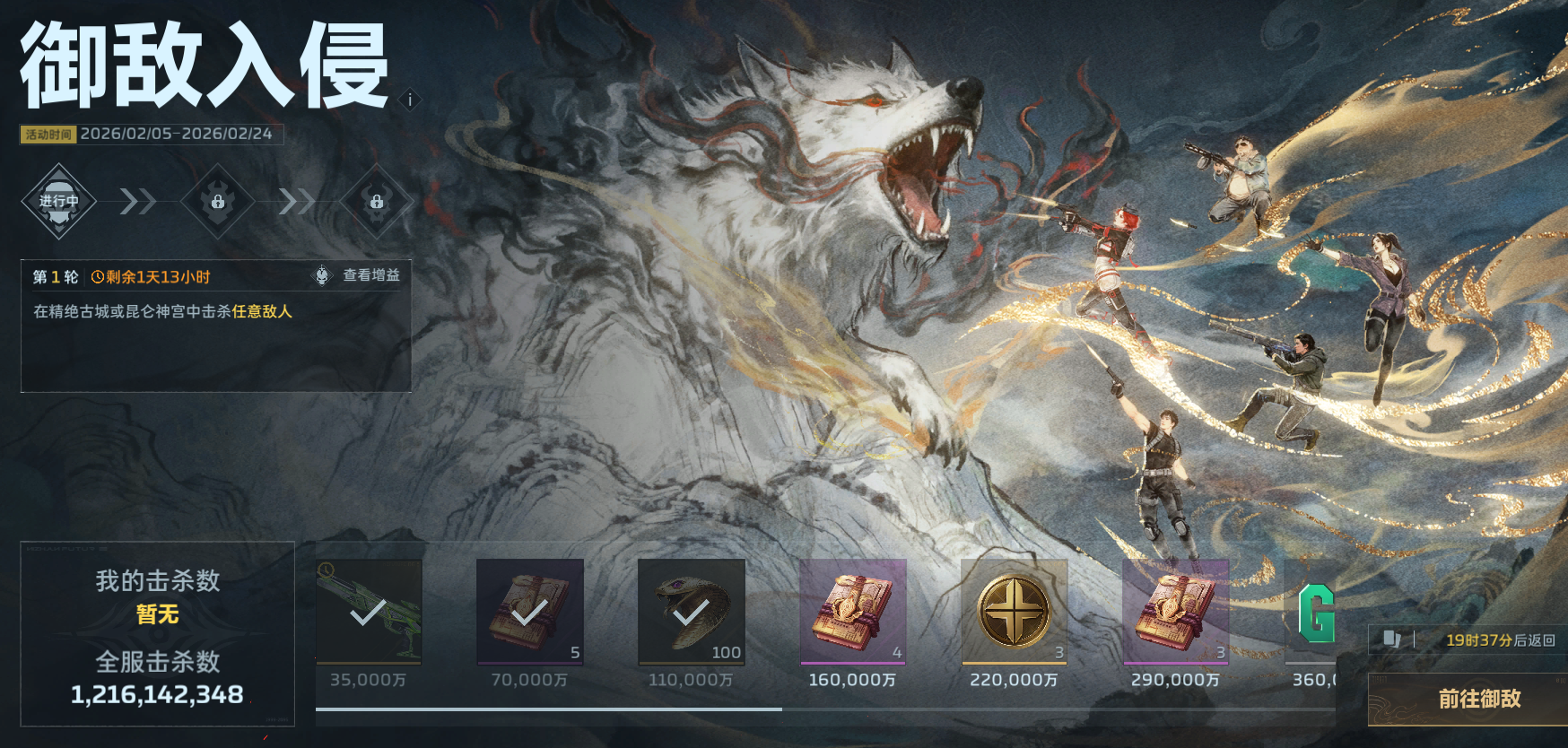Select the first locked stage badge

(218, 201)
